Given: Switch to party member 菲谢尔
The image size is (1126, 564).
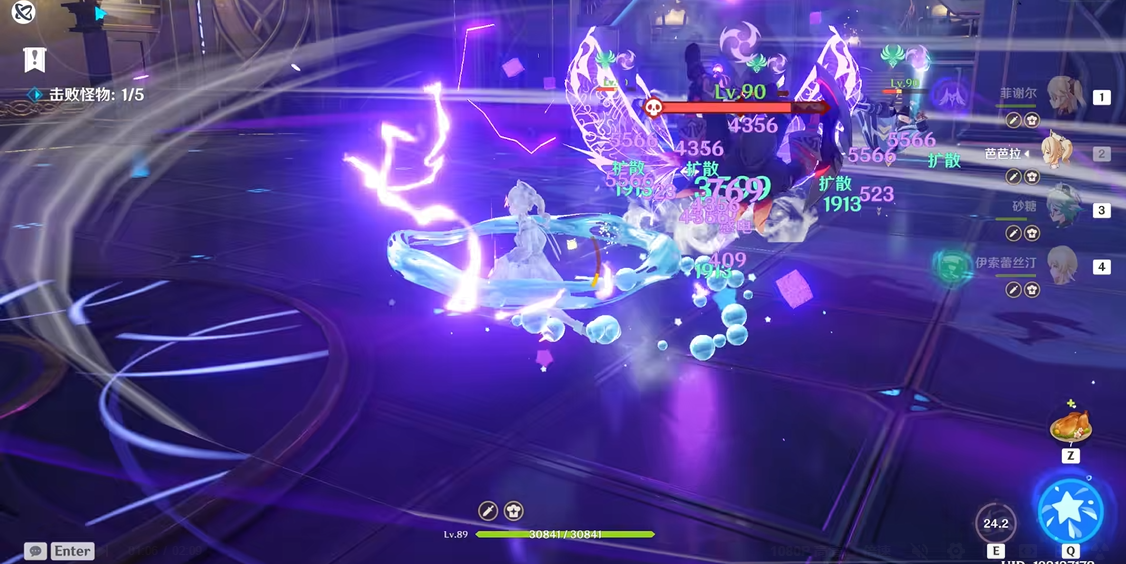Looking at the screenshot, I should (x=1063, y=97).
